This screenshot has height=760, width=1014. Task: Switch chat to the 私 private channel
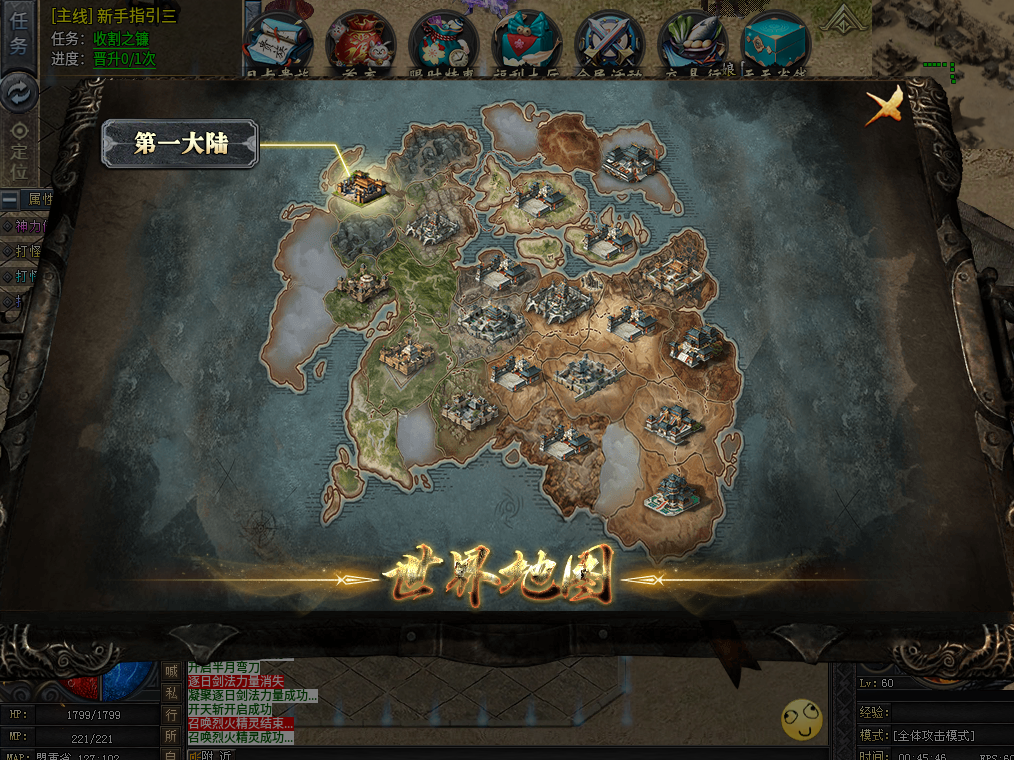point(171,693)
